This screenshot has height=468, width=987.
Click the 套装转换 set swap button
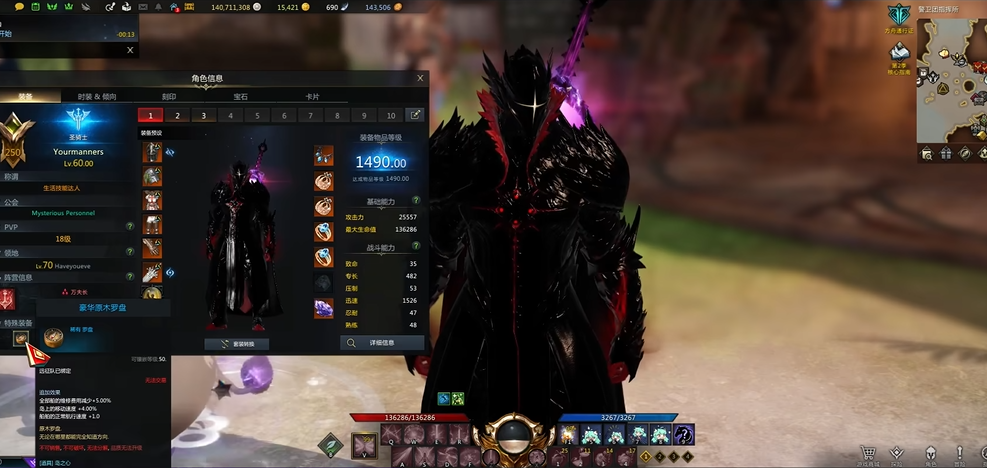237,344
